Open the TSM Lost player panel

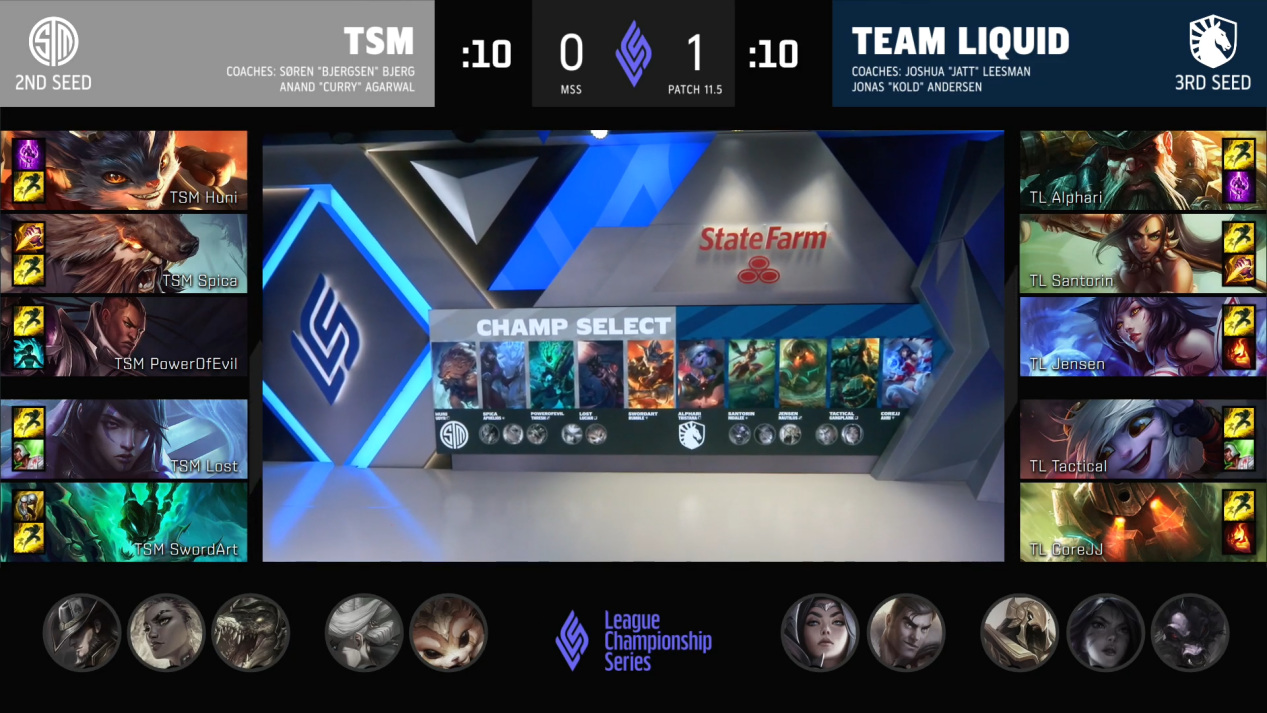point(124,438)
